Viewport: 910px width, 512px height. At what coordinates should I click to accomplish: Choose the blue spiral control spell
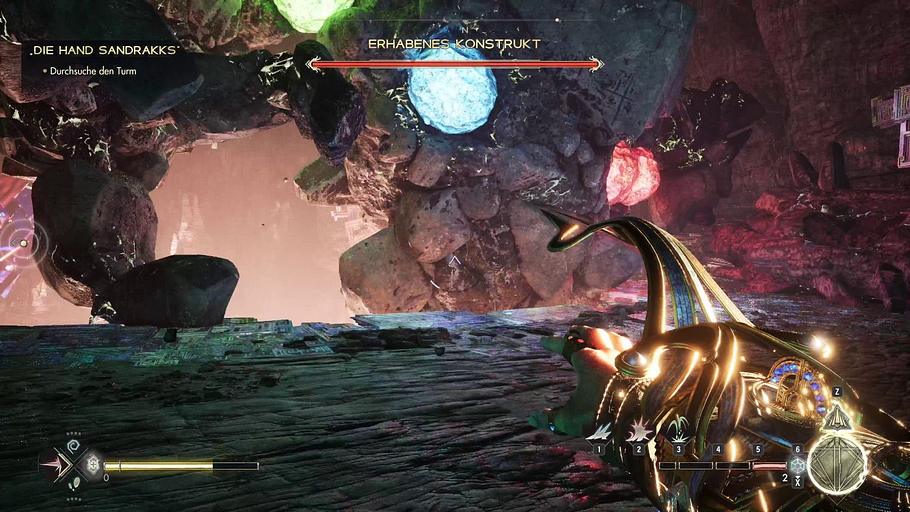pos(73,443)
